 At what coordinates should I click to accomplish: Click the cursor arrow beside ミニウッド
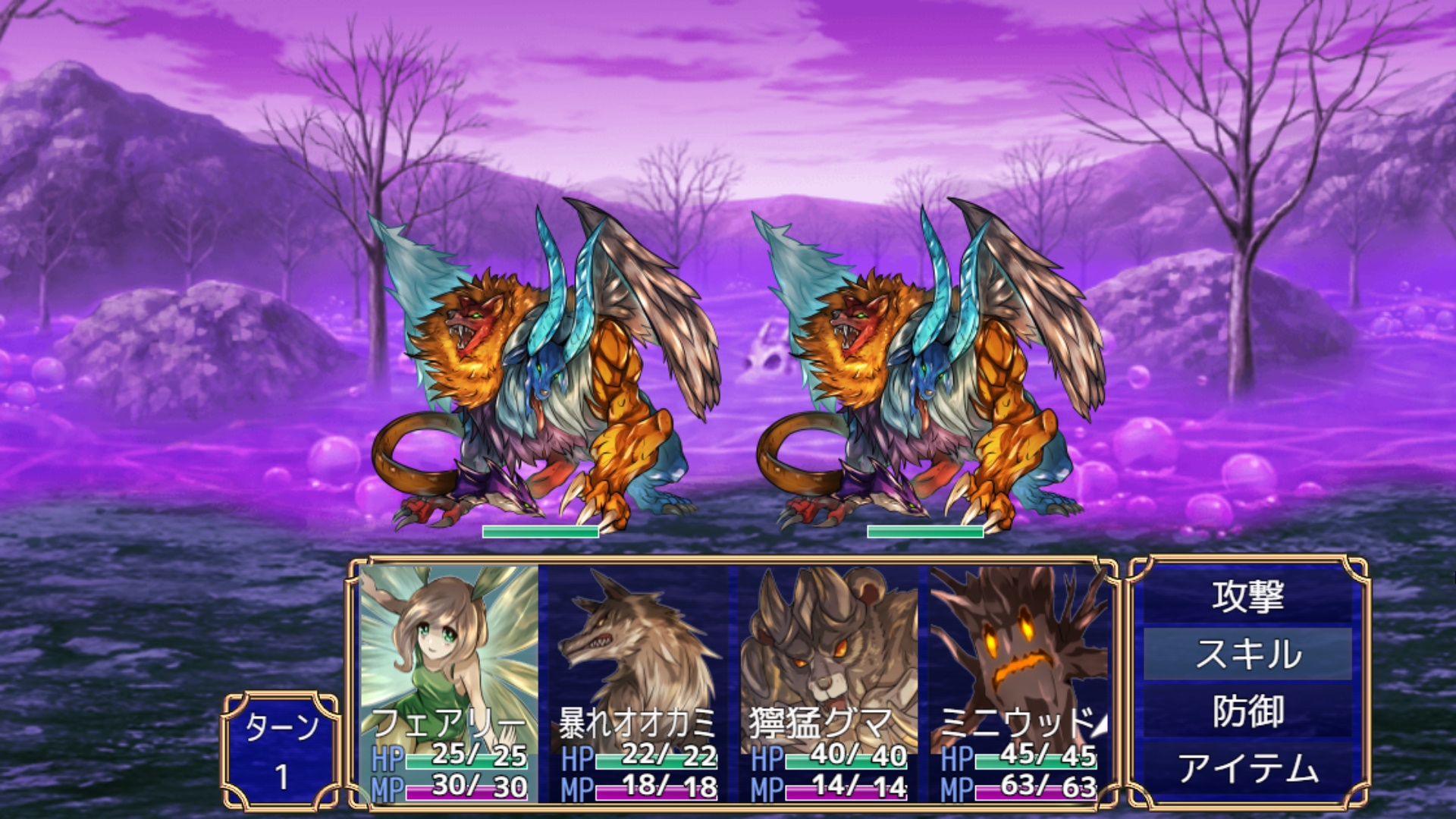click(x=1099, y=726)
